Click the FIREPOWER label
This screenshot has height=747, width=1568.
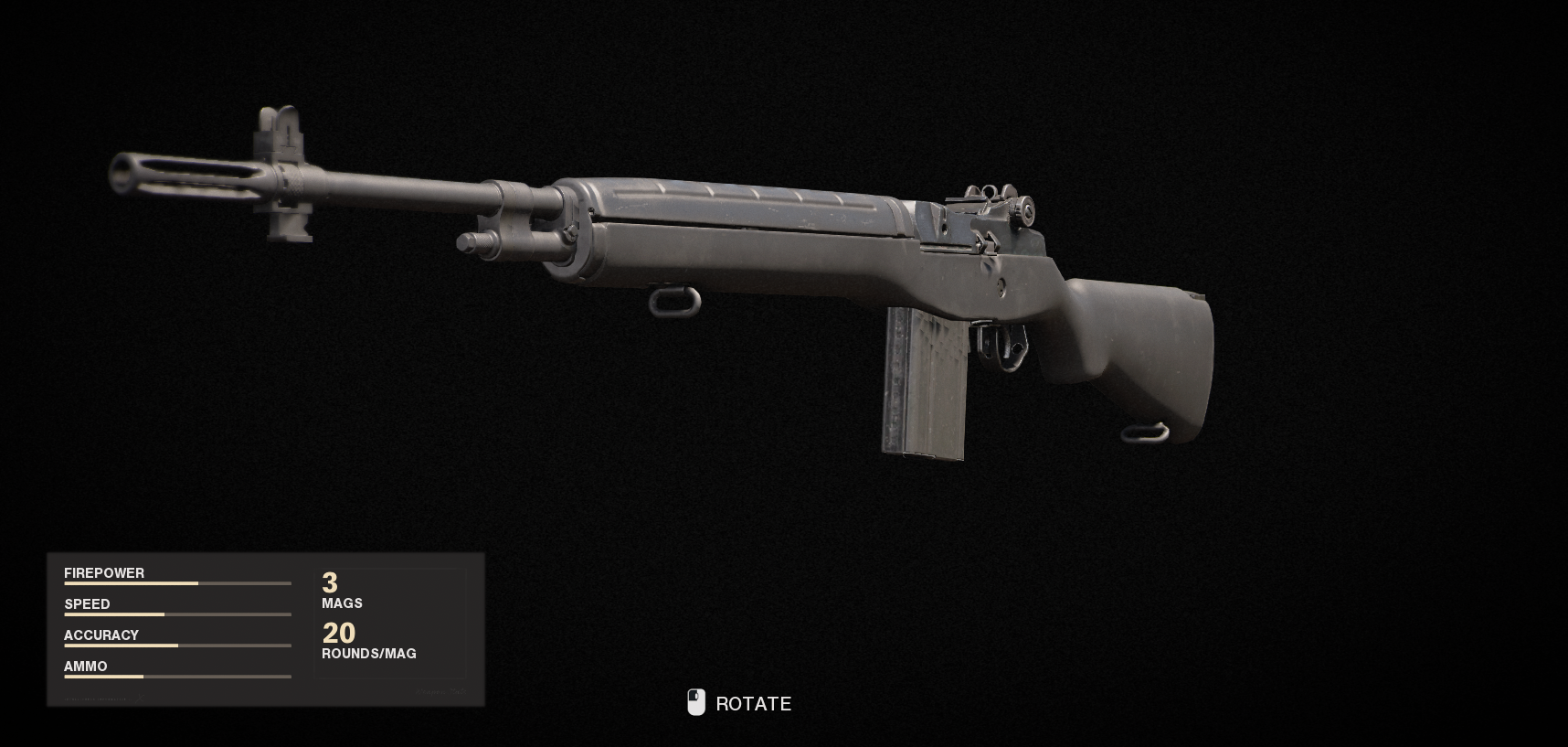click(103, 573)
